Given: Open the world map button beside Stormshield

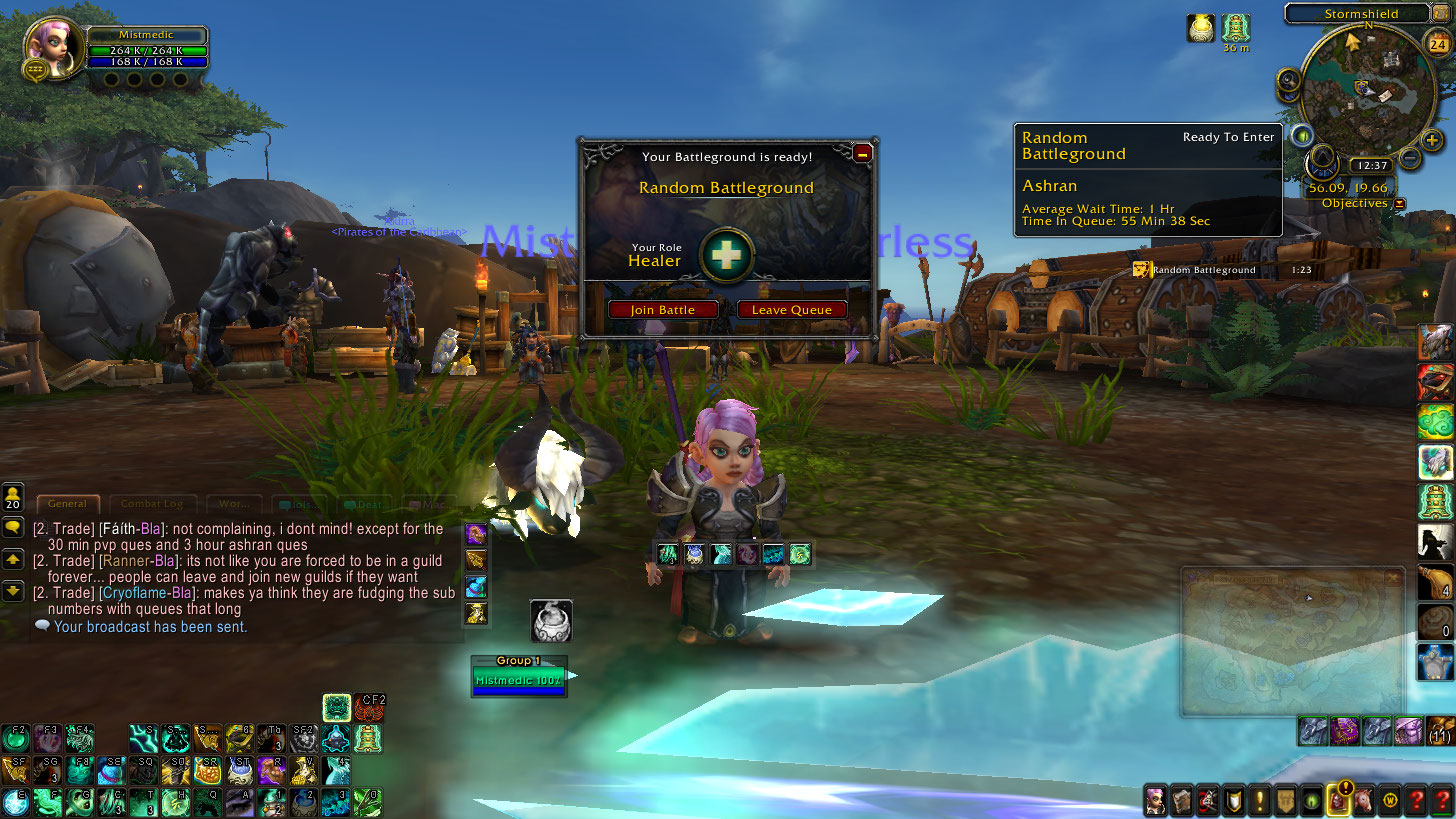Looking at the screenshot, I should (x=1443, y=13).
